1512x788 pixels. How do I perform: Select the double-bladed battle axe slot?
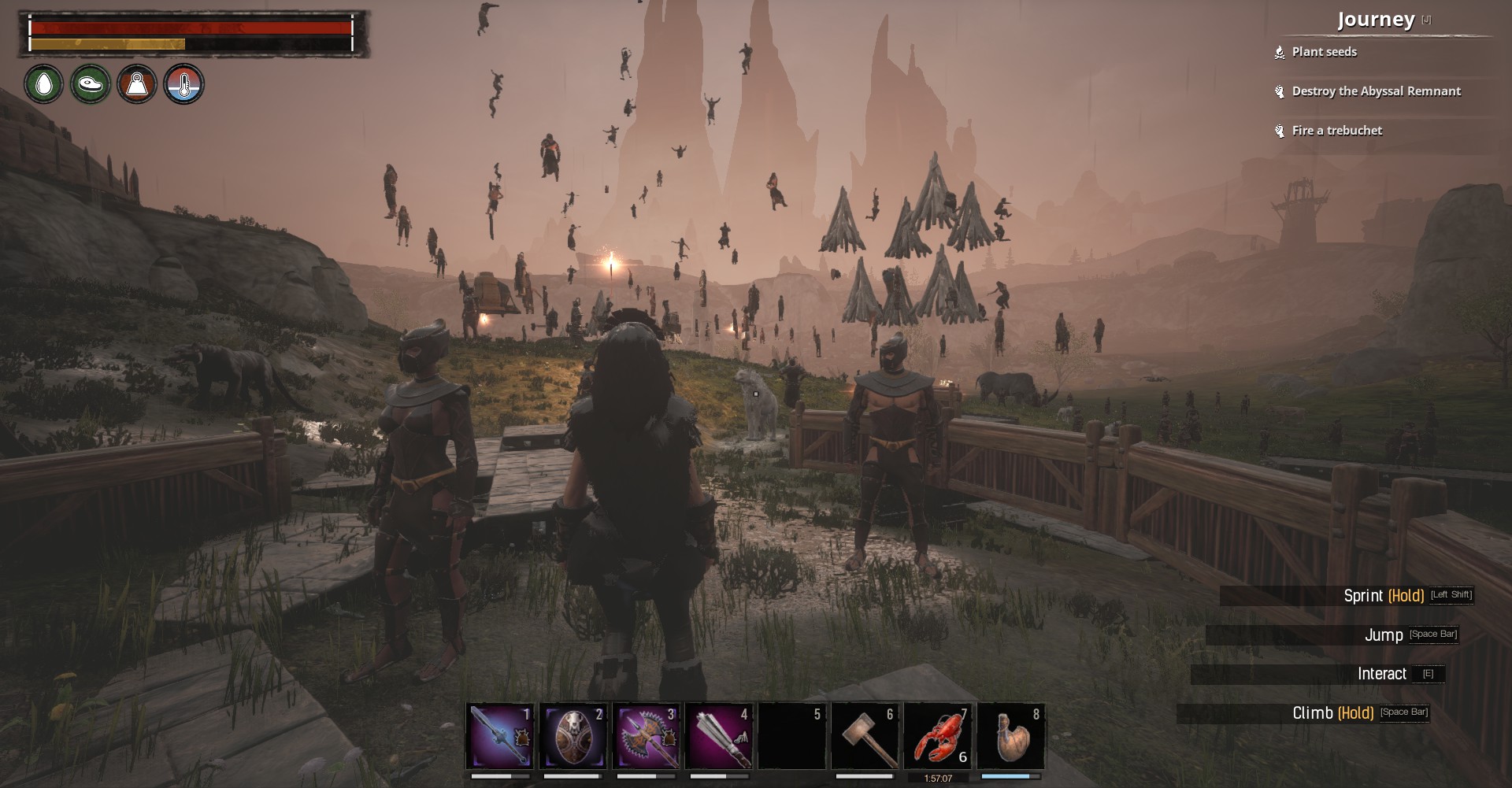[647, 736]
